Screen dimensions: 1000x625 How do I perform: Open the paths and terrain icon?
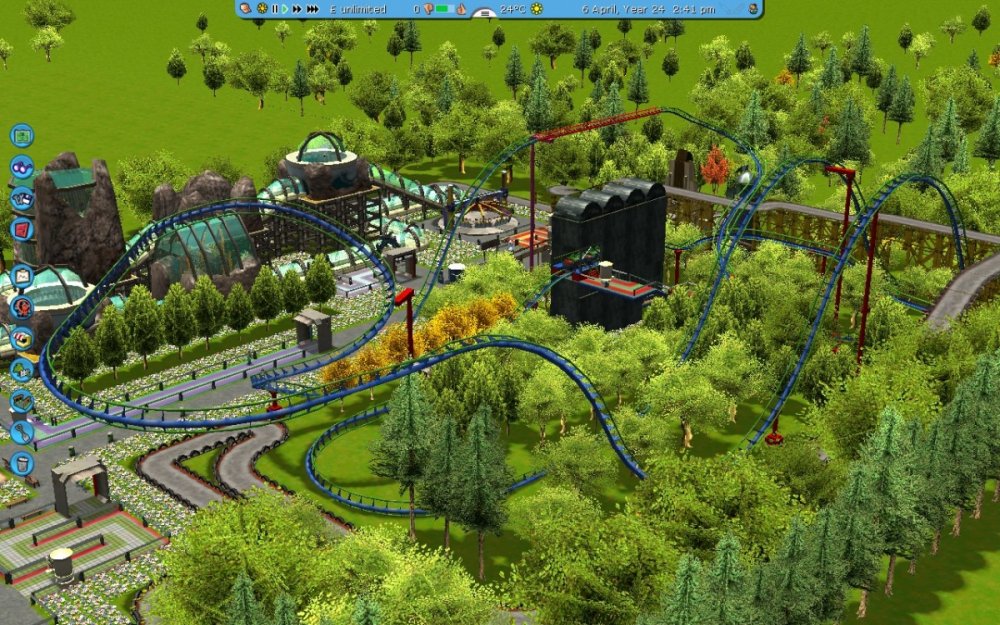coord(21,401)
